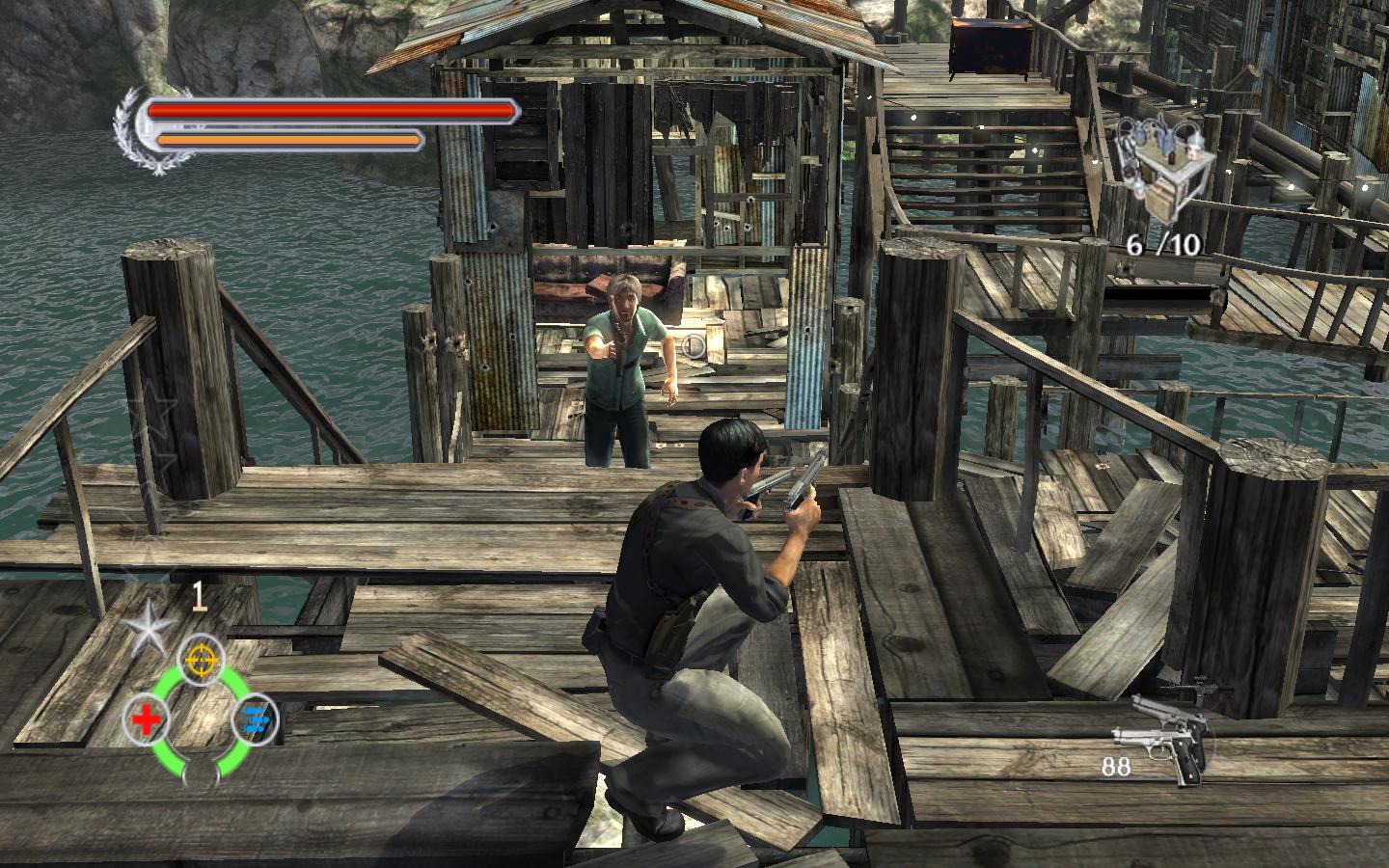Activate the red cross health boost
The height and width of the screenshot is (868, 1389).
click(147, 719)
